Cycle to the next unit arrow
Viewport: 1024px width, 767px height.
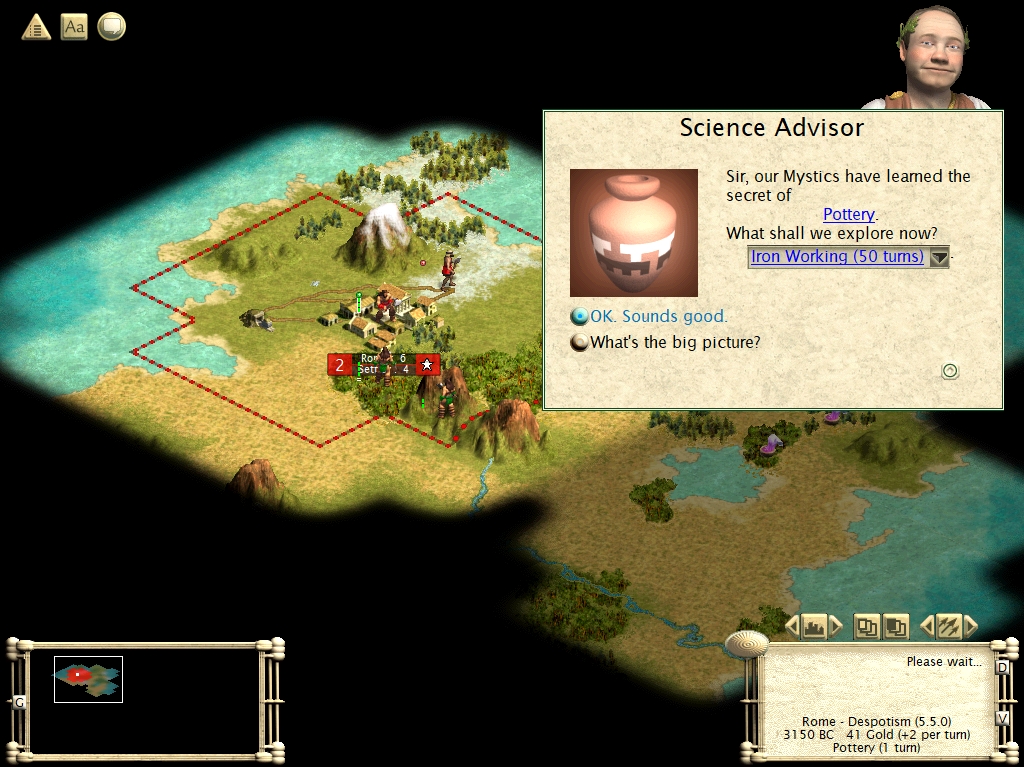970,627
